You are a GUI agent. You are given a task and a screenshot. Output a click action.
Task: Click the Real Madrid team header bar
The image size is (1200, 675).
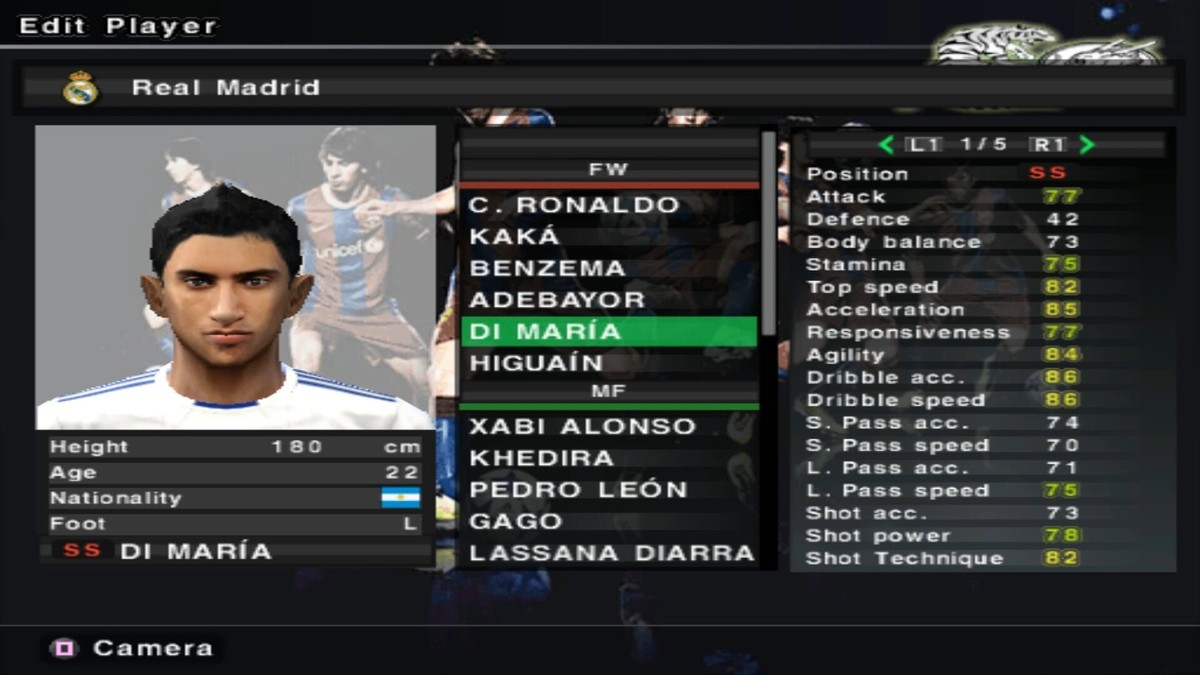598,88
